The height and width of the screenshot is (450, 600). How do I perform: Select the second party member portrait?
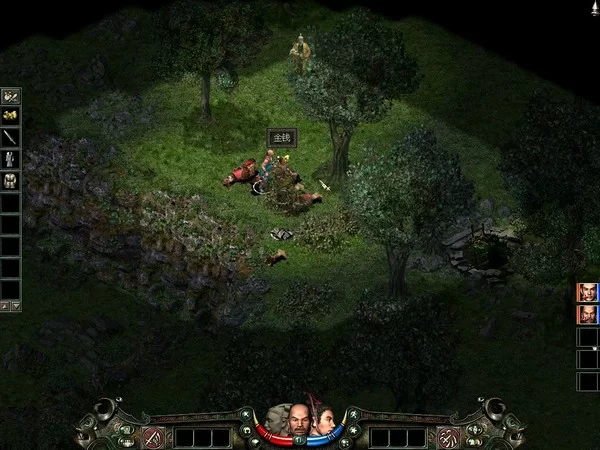coord(588,314)
